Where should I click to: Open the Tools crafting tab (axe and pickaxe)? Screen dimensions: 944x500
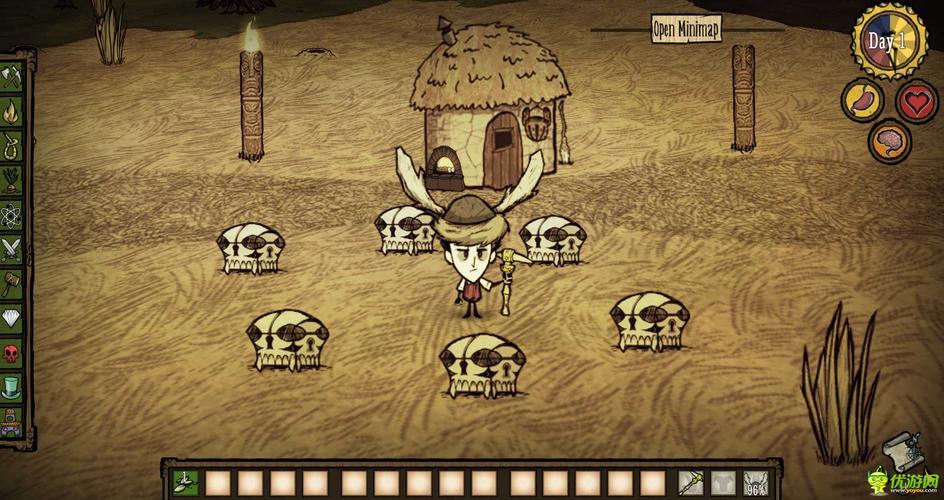tap(12, 74)
